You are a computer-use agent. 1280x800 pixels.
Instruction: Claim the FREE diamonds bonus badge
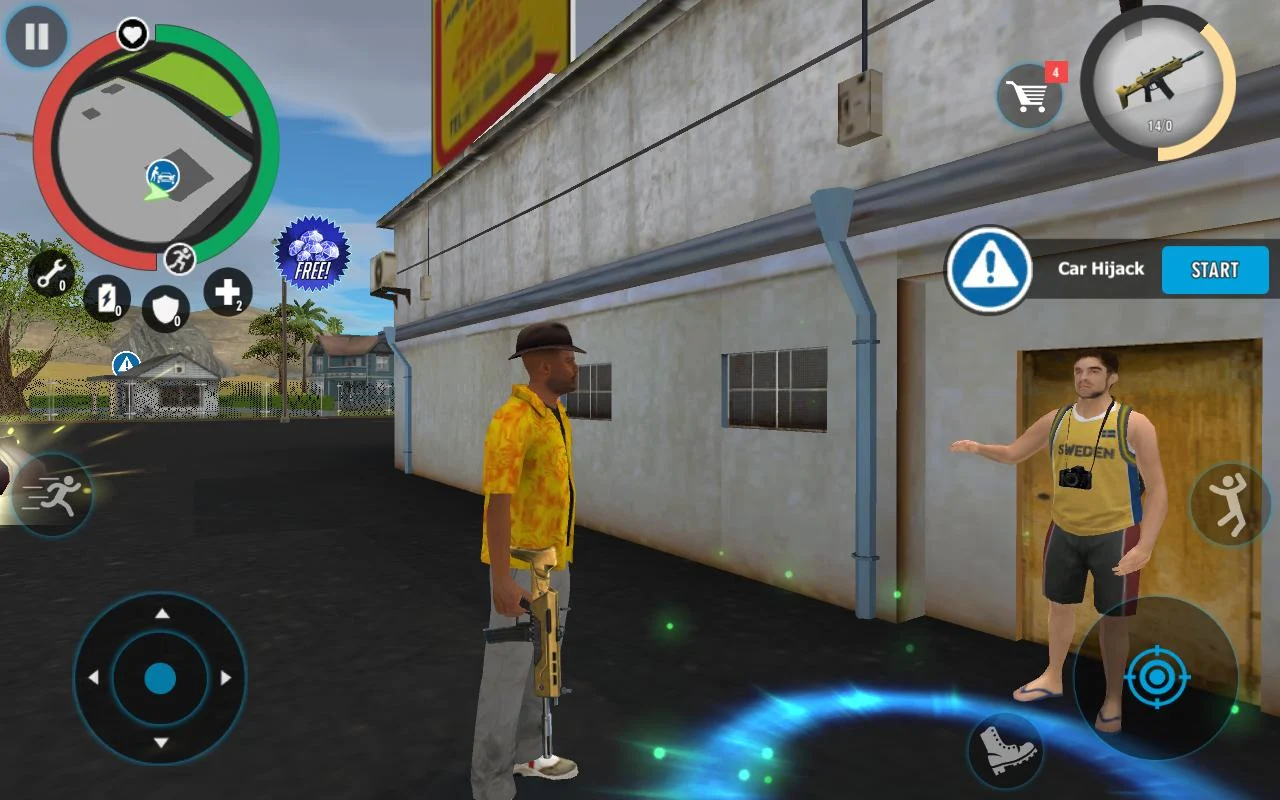tap(314, 252)
